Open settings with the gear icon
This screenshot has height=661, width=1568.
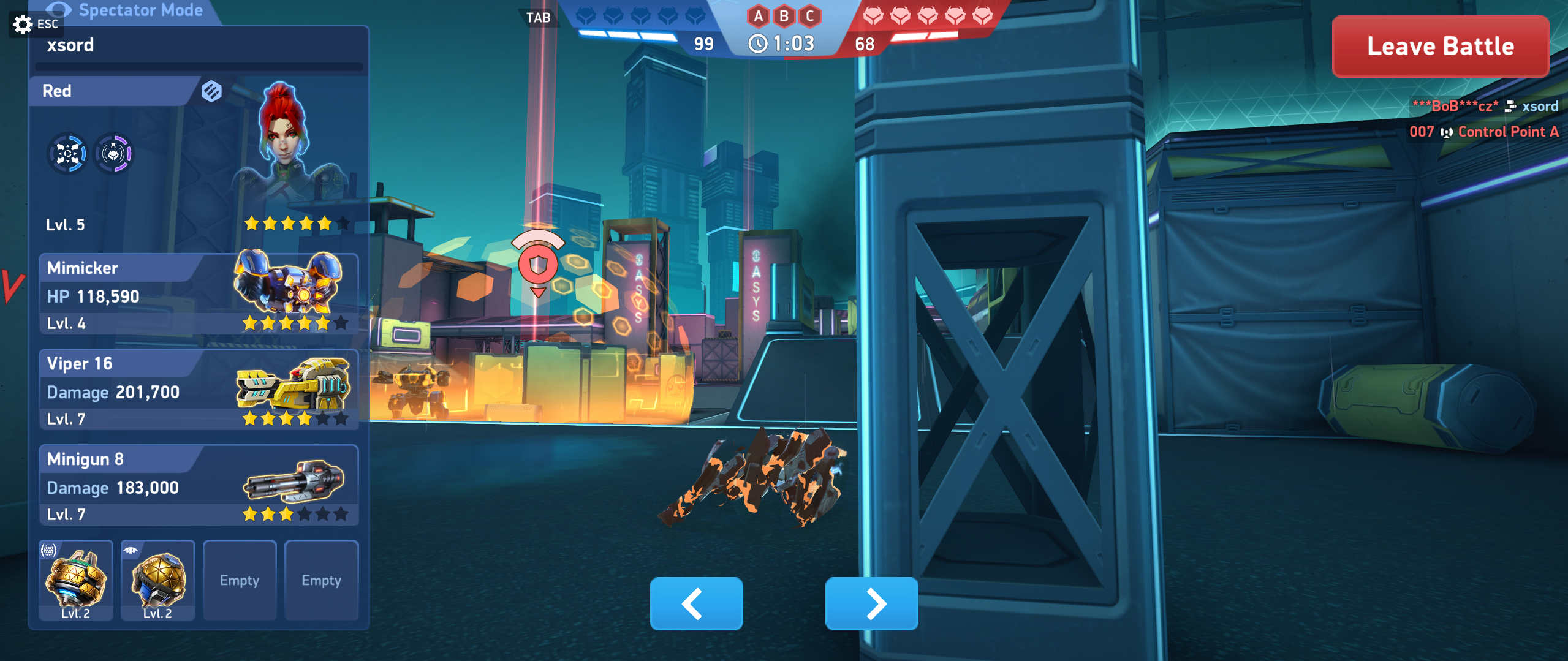coord(23,25)
